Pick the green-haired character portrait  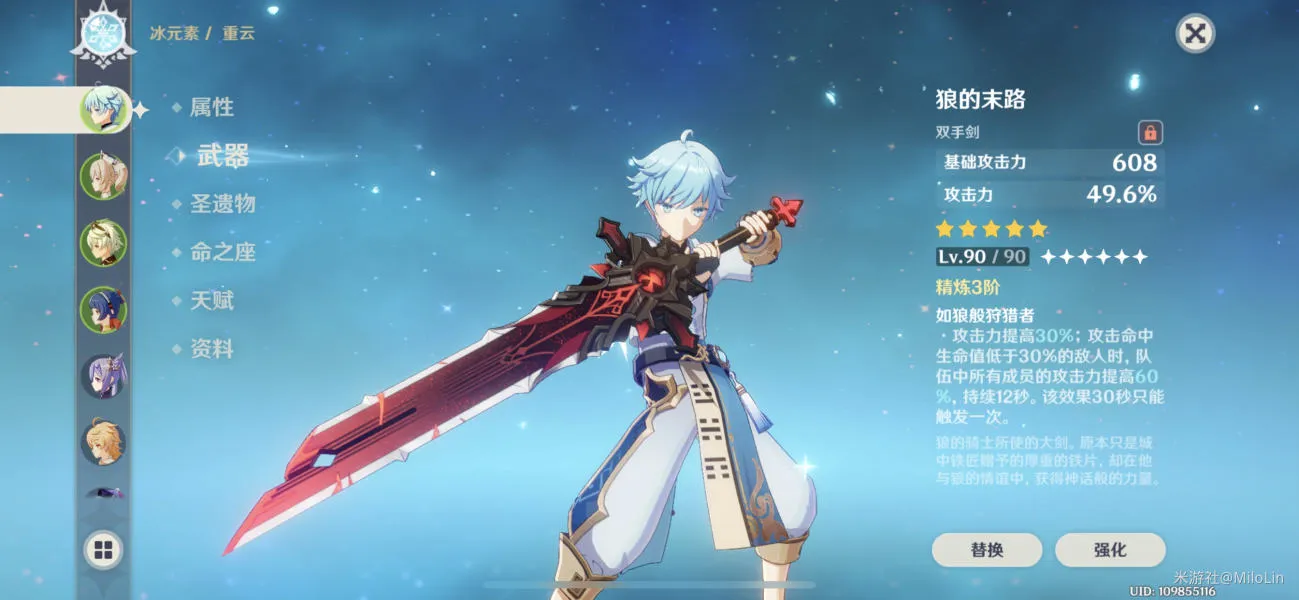coord(104,243)
